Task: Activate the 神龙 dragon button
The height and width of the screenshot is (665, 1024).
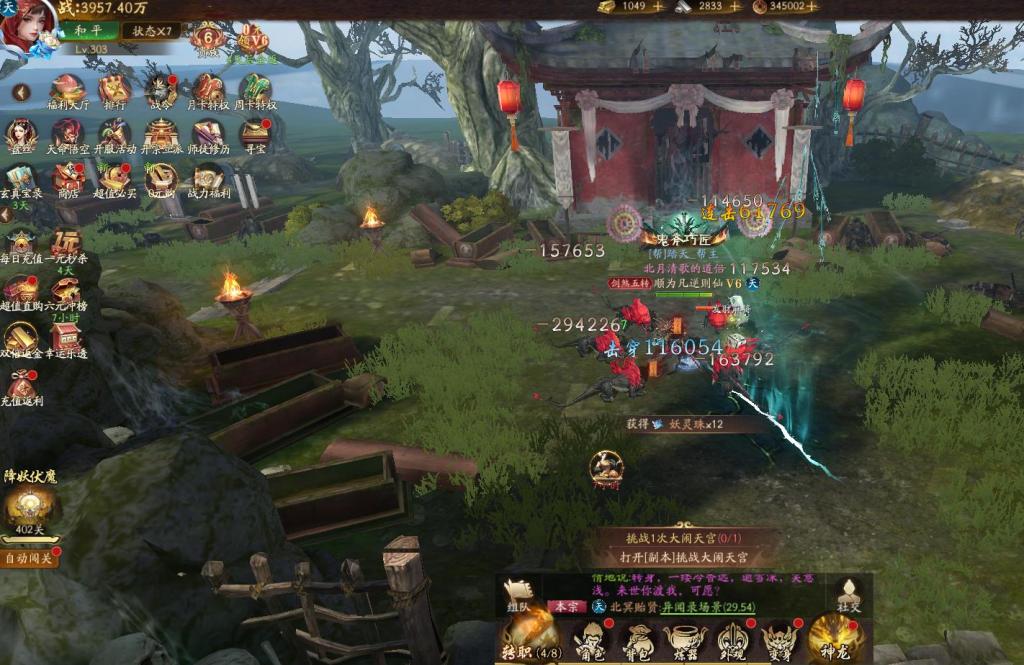Action: [x=834, y=638]
